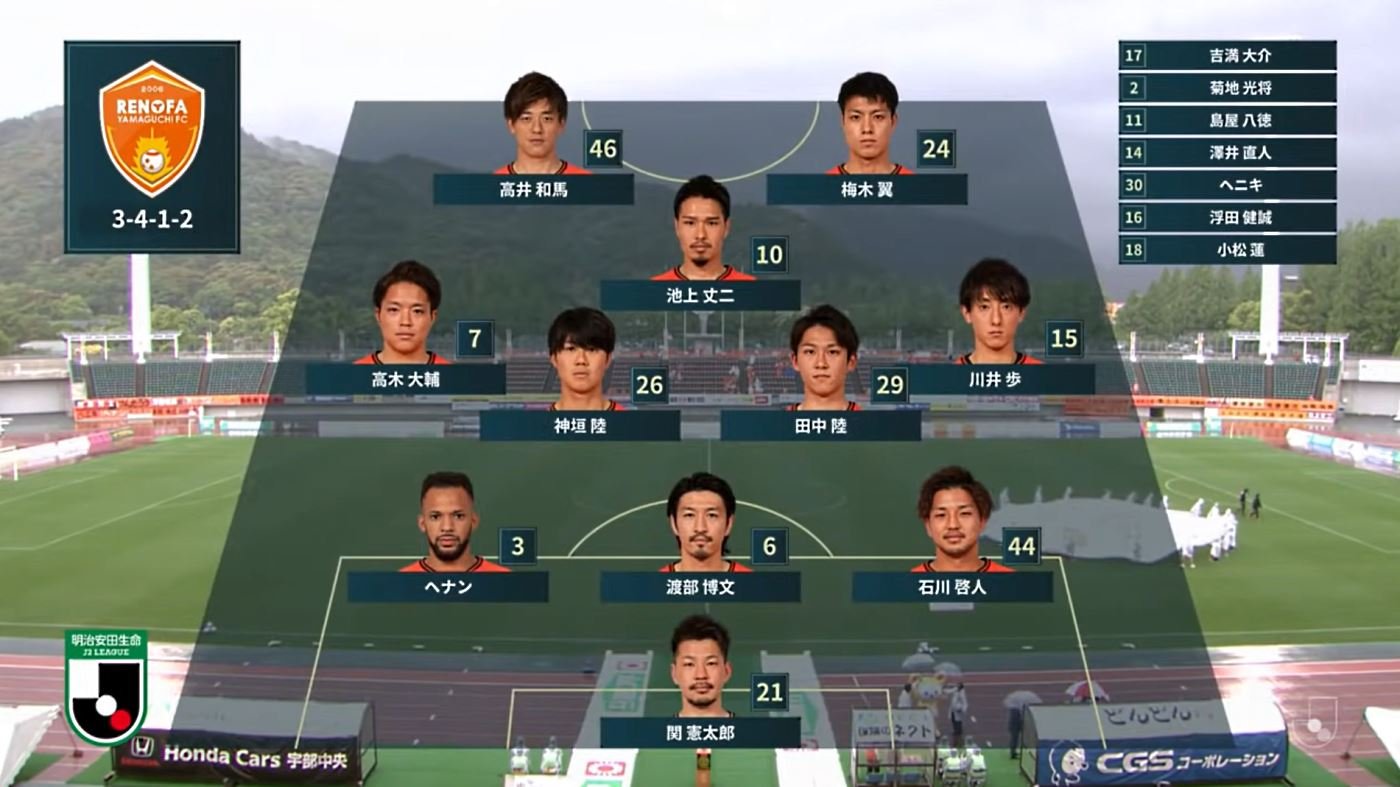Select centre-back 渡部 博文 number 6

700,587
